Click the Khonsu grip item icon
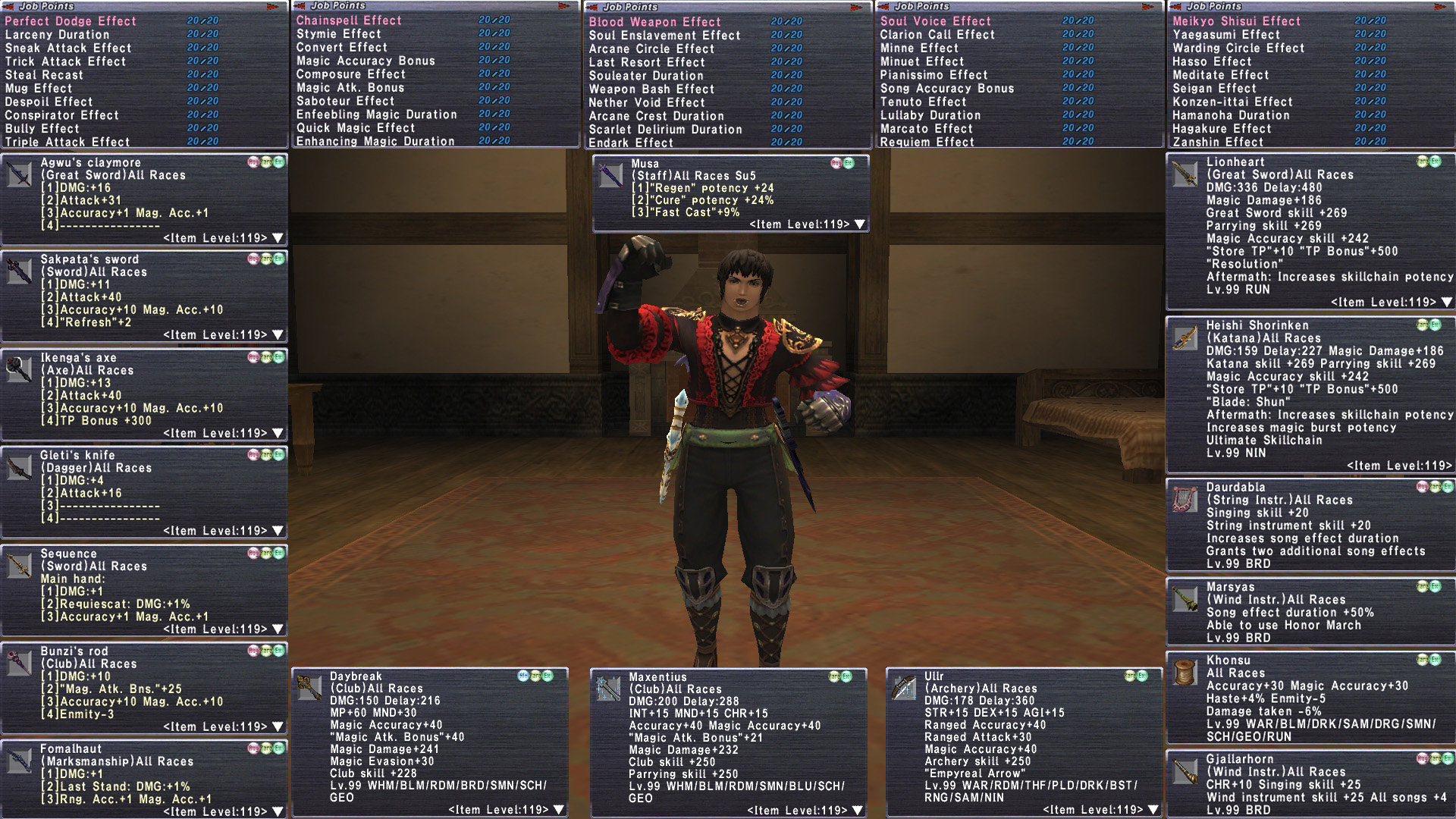The height and width of the screenshot is (819, 1456). pyautogui.click(x=1185, y=672)
